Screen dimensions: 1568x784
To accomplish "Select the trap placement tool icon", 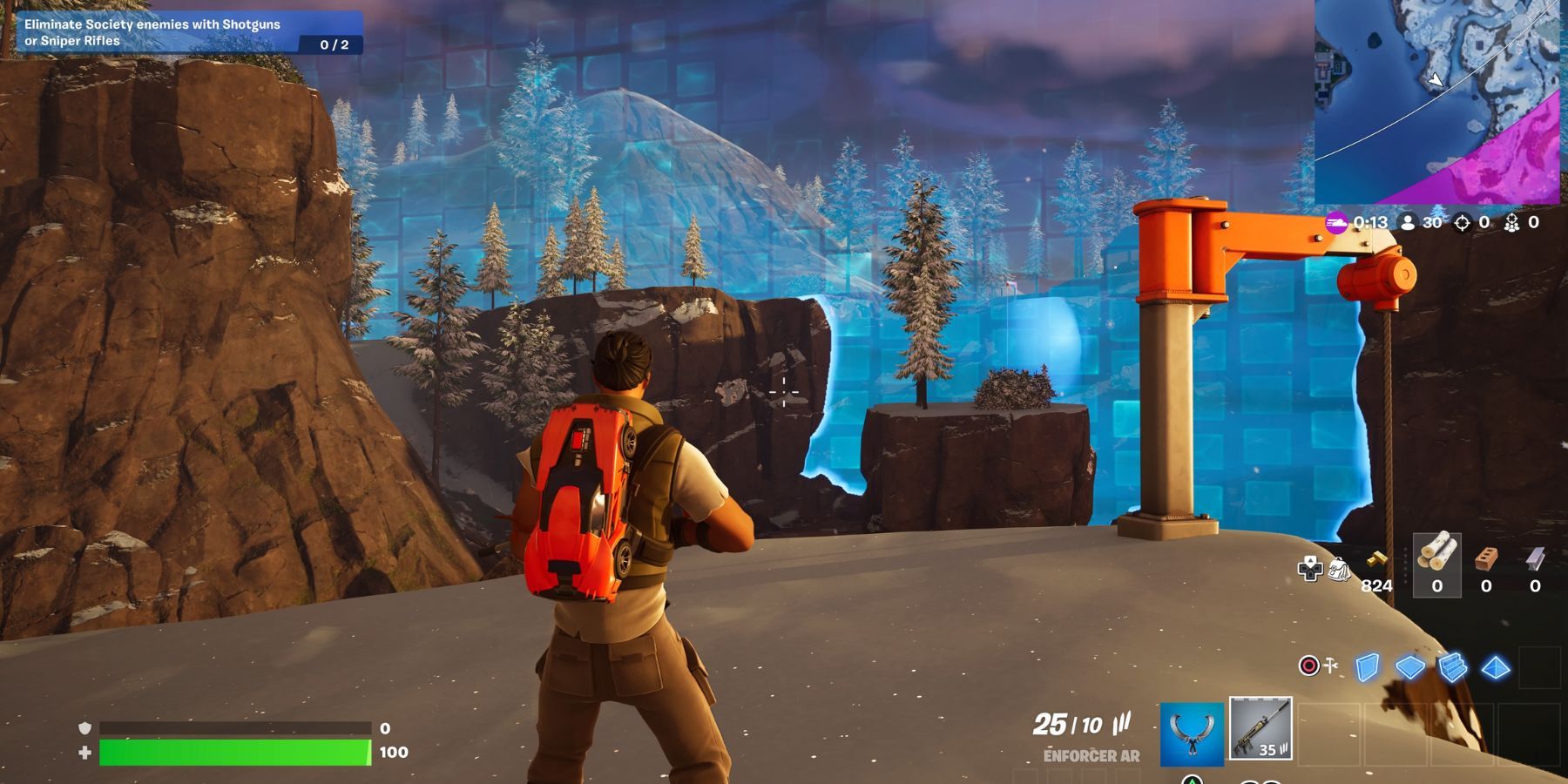I will point(1330,665).
